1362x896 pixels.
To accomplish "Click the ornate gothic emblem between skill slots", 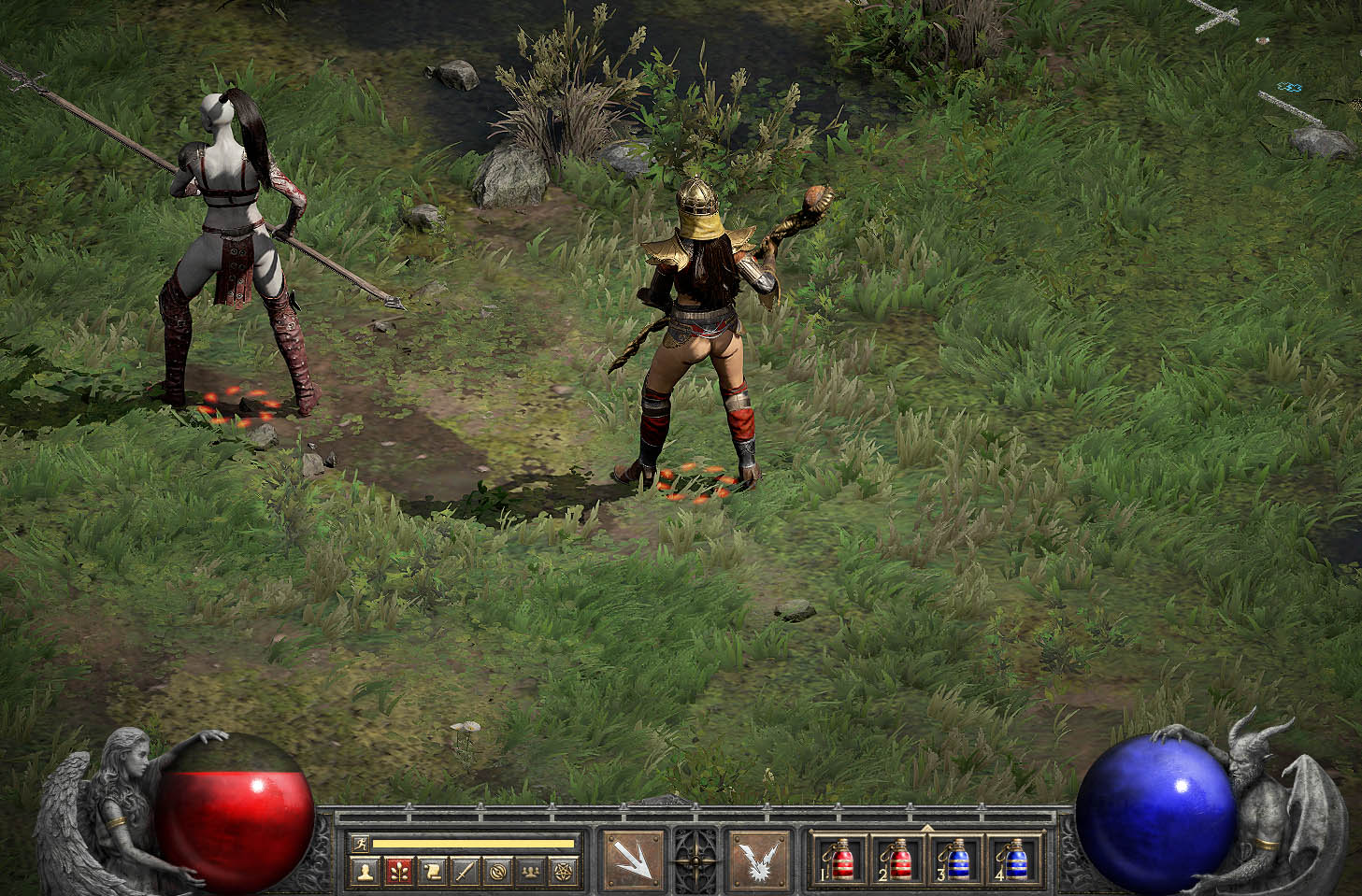I will [x=695, y=860].
